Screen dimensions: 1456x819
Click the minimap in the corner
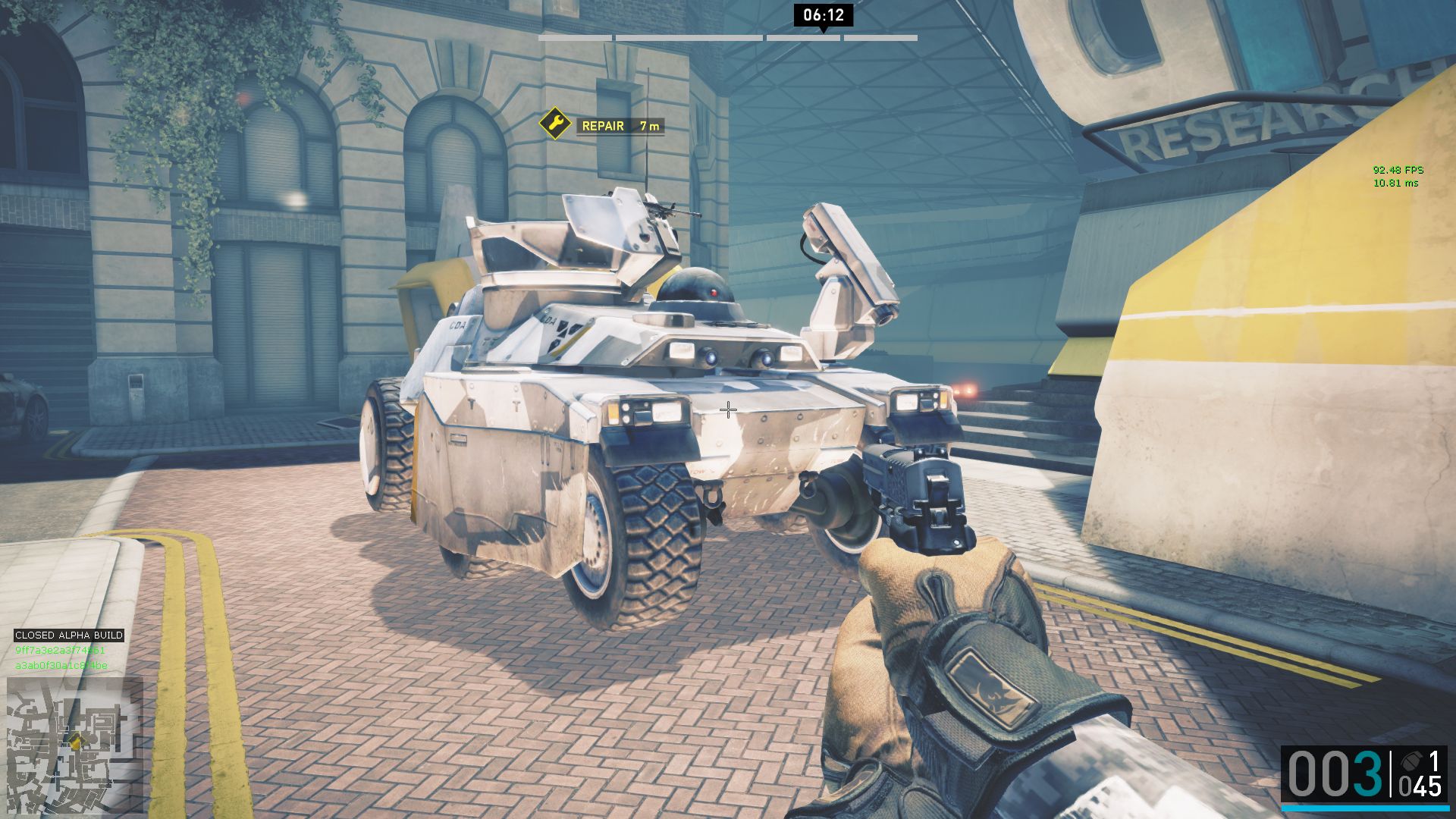[x=74, y=745]
